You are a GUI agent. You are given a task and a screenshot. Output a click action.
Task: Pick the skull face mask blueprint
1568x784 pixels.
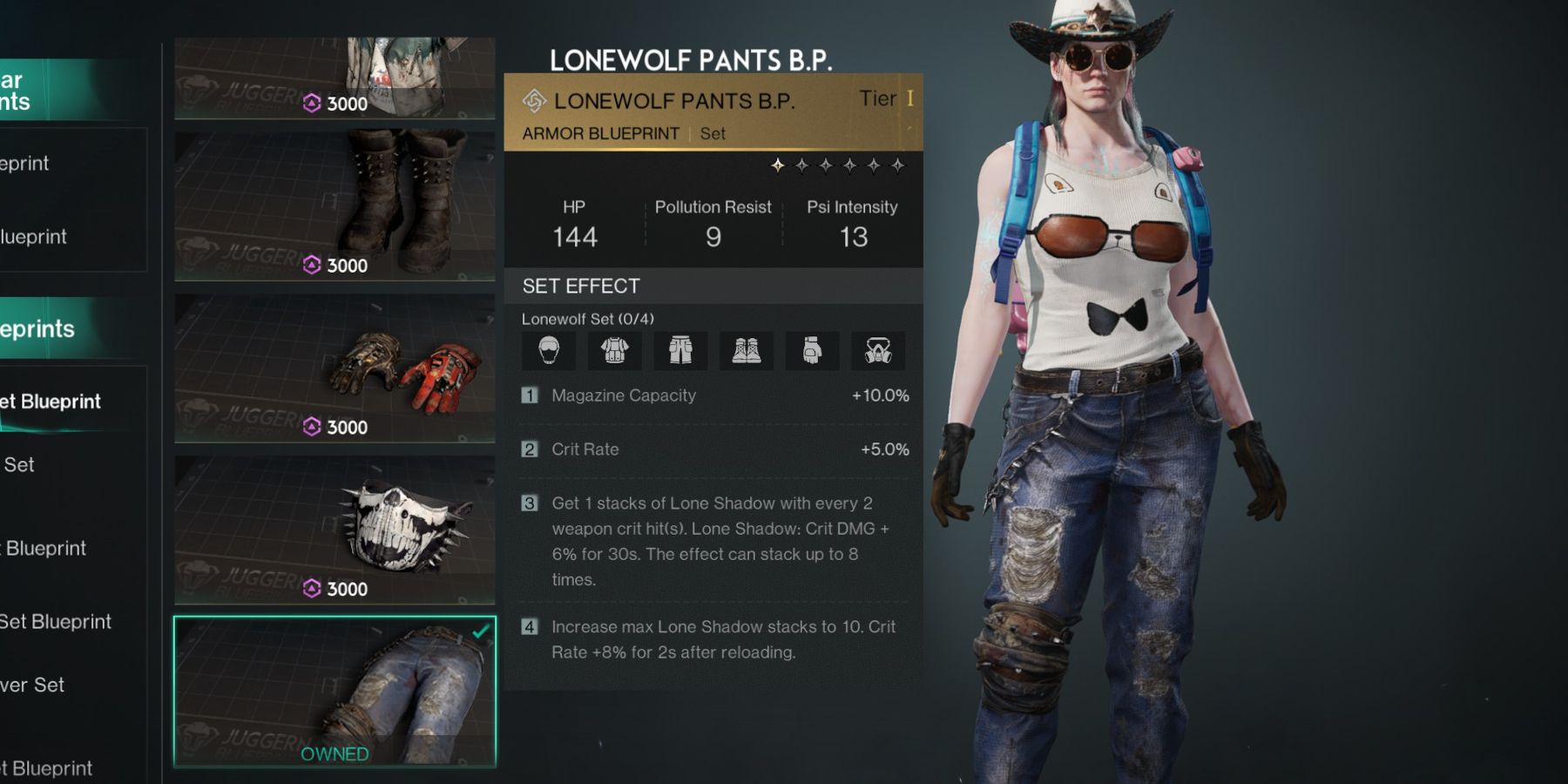coord(335,530)
